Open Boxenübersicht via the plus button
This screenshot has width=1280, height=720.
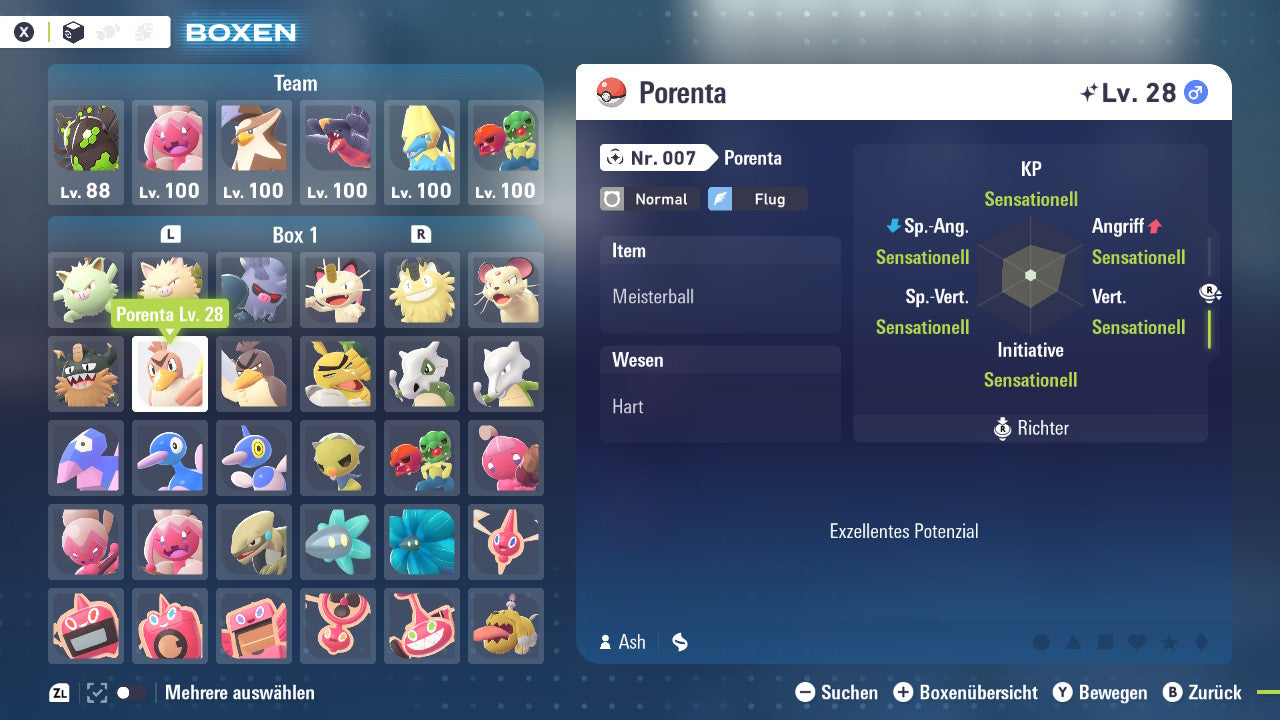(x=904, y=692)
